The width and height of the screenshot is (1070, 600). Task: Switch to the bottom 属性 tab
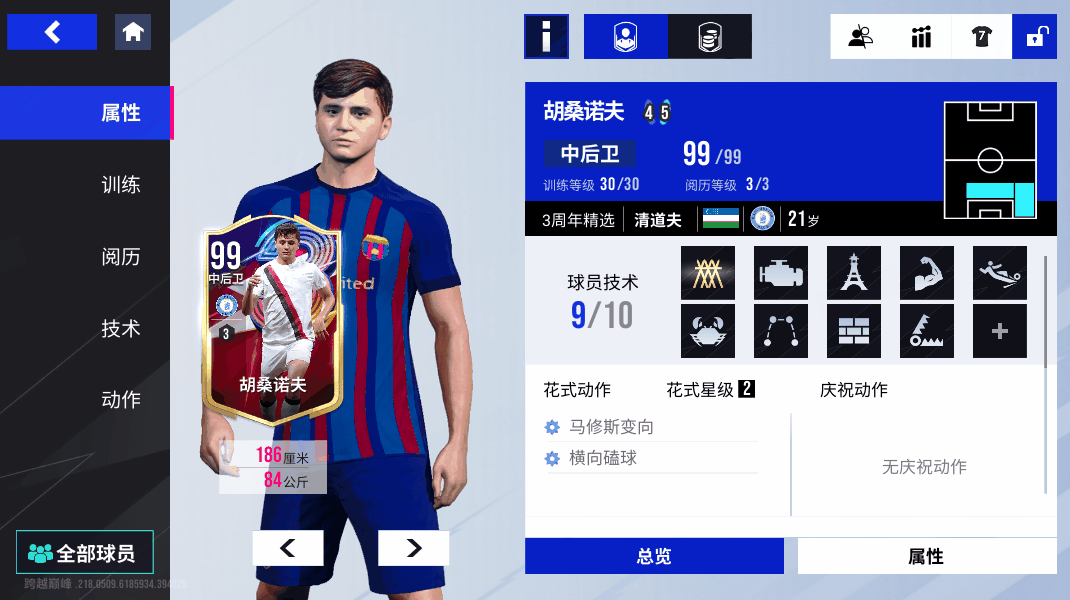926,556
